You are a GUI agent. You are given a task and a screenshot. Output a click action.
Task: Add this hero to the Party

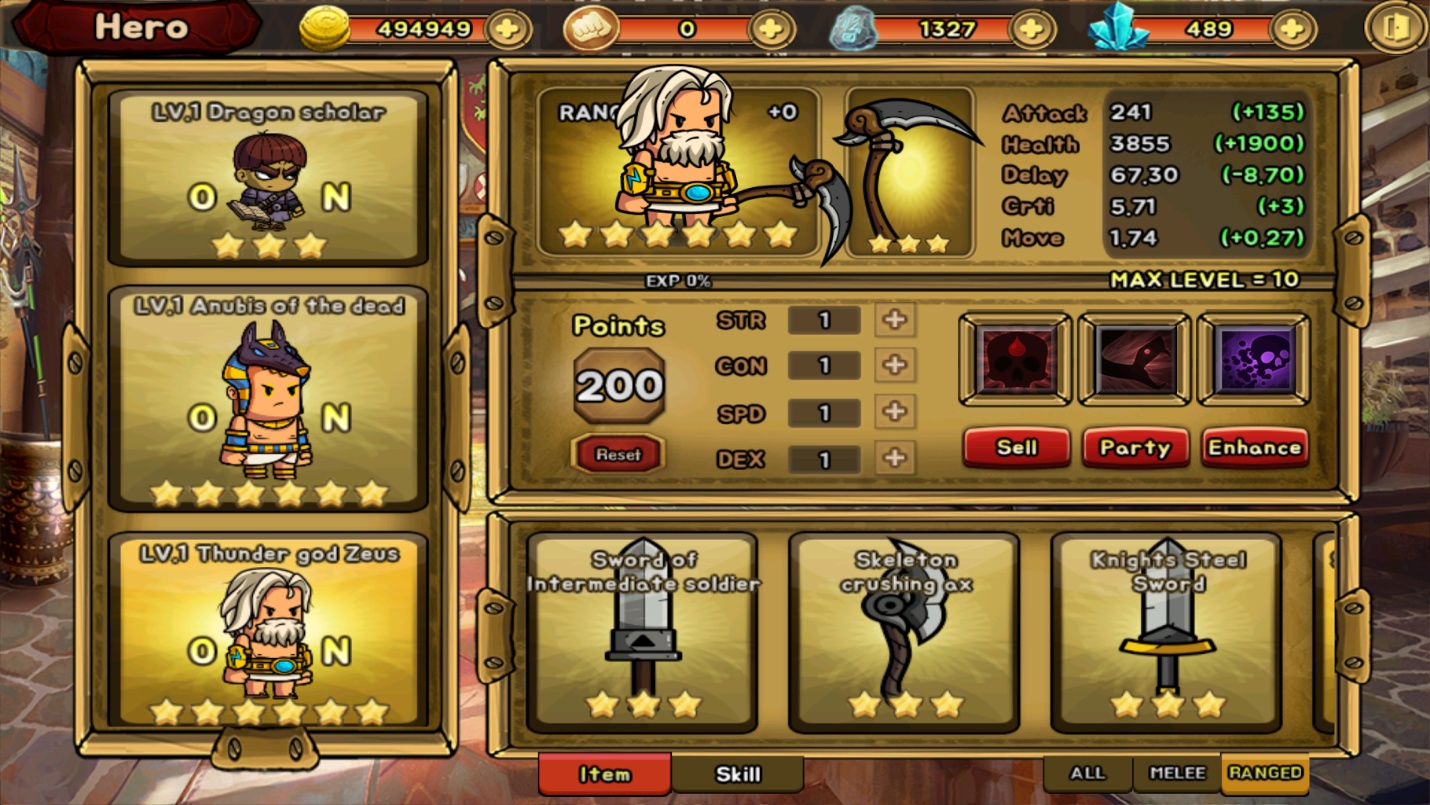pos(1135,448)
